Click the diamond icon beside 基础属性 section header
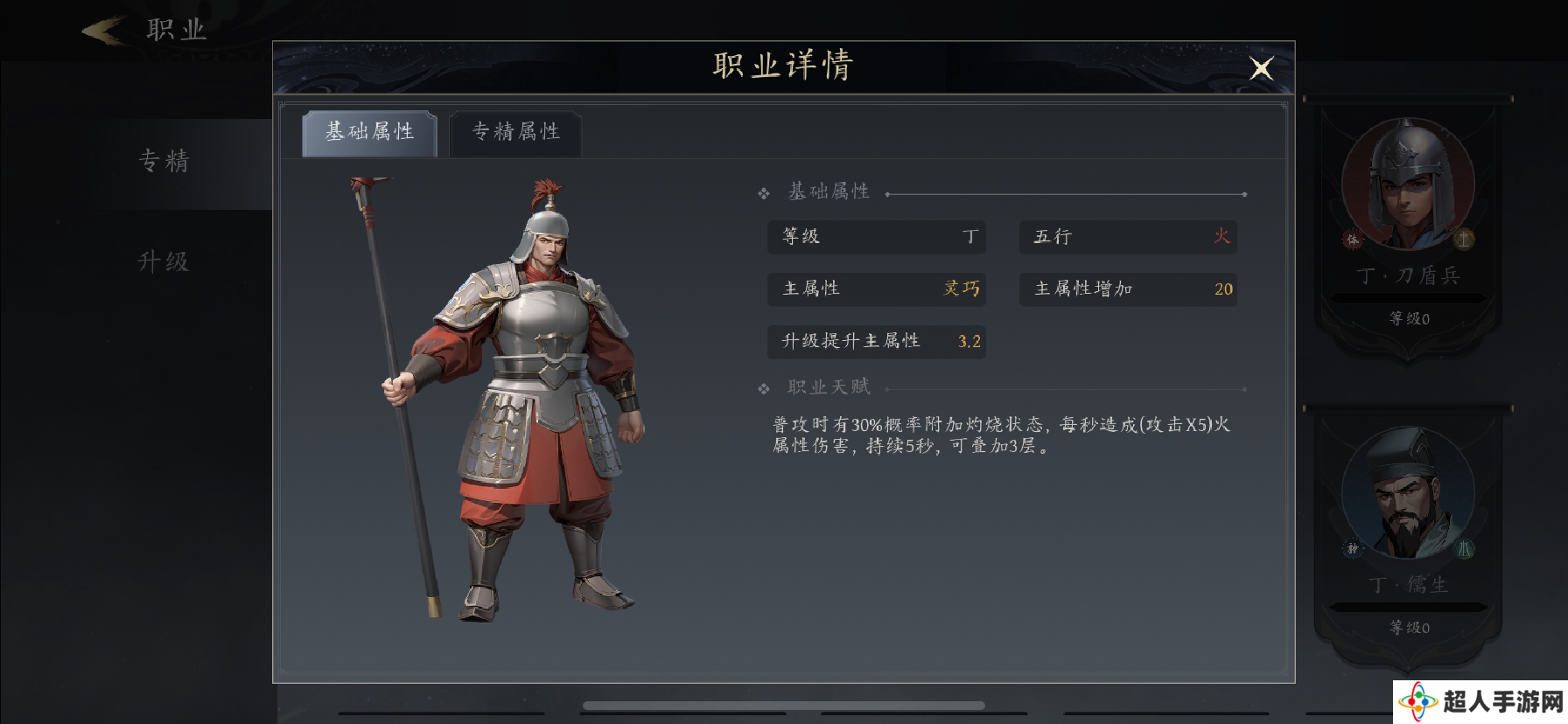Screen dimensions: 1568x724 (x=762, y=191)
